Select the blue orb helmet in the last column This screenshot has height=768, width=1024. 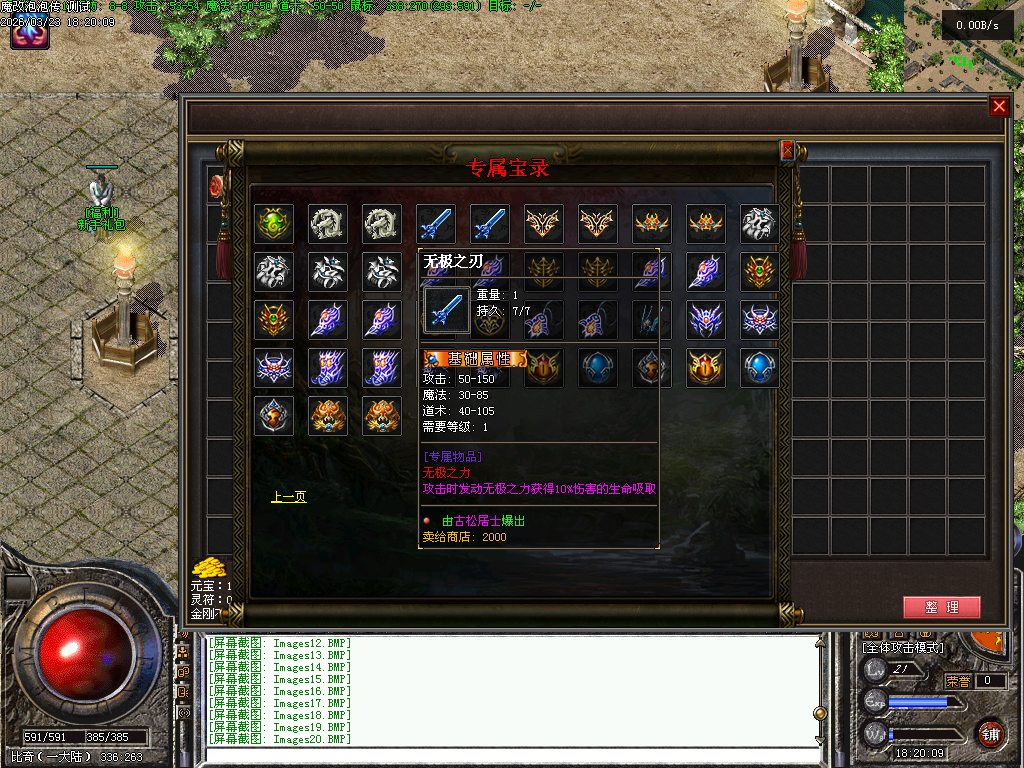(760, 369)
